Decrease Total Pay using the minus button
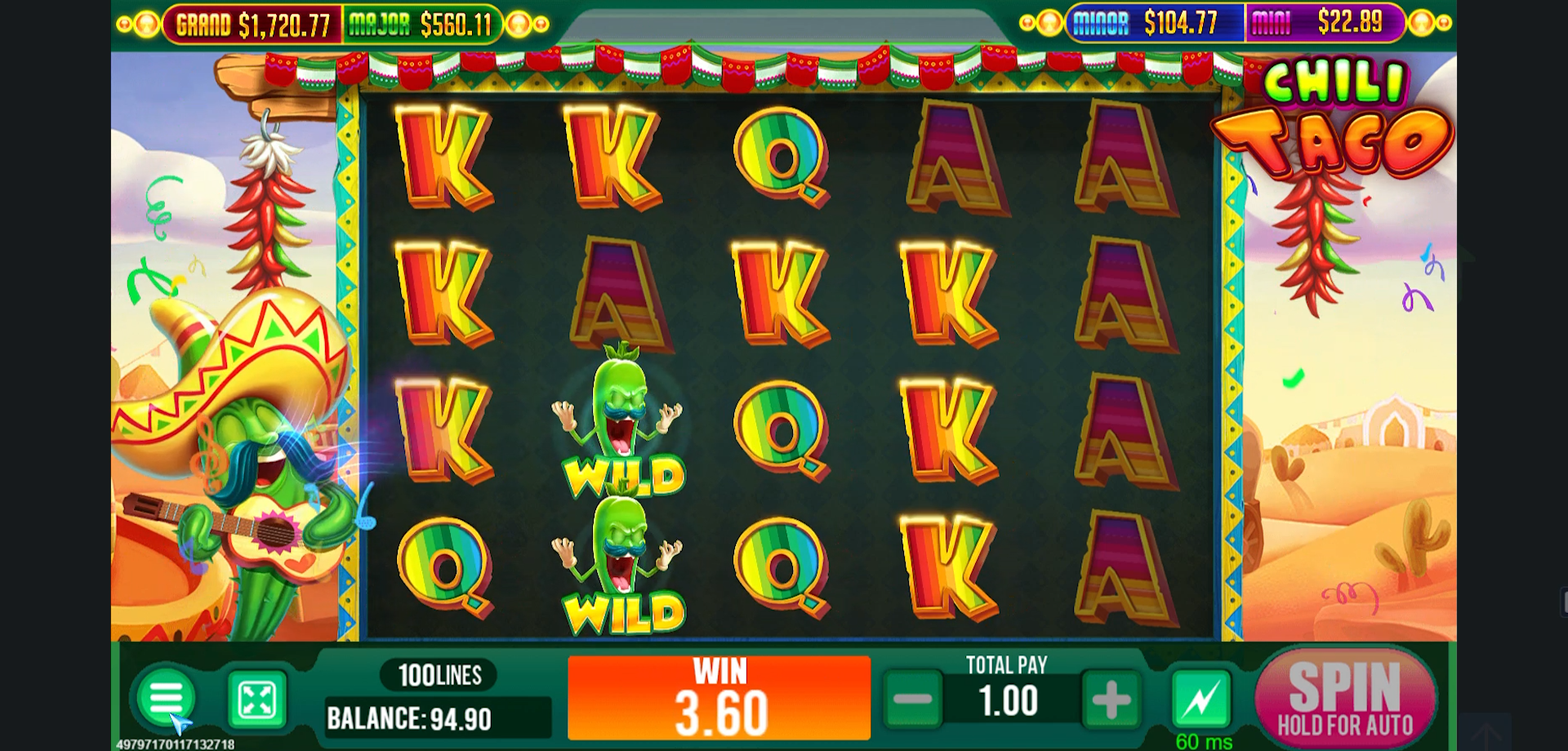The height and width of the screenshot is (751, 1568). pos(915,700)
